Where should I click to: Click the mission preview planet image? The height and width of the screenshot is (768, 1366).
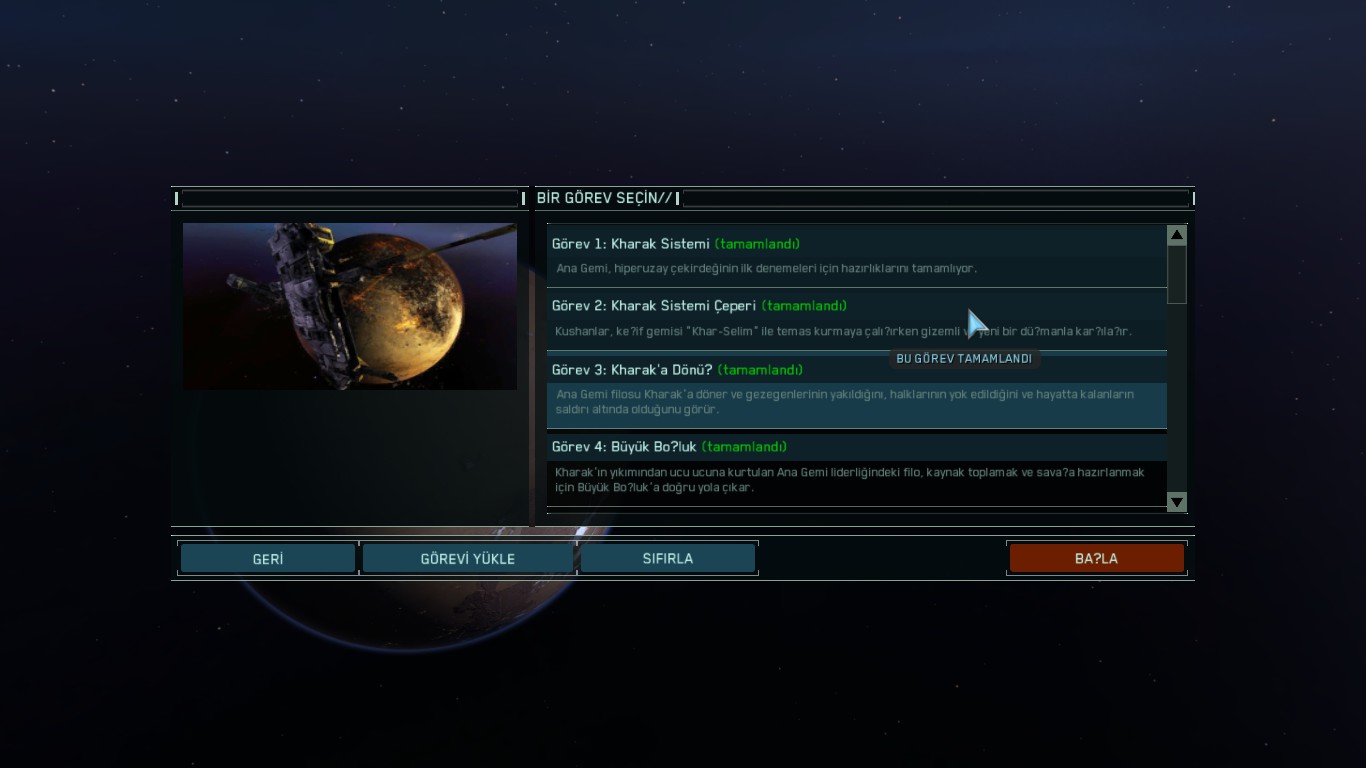click(350, 306)
